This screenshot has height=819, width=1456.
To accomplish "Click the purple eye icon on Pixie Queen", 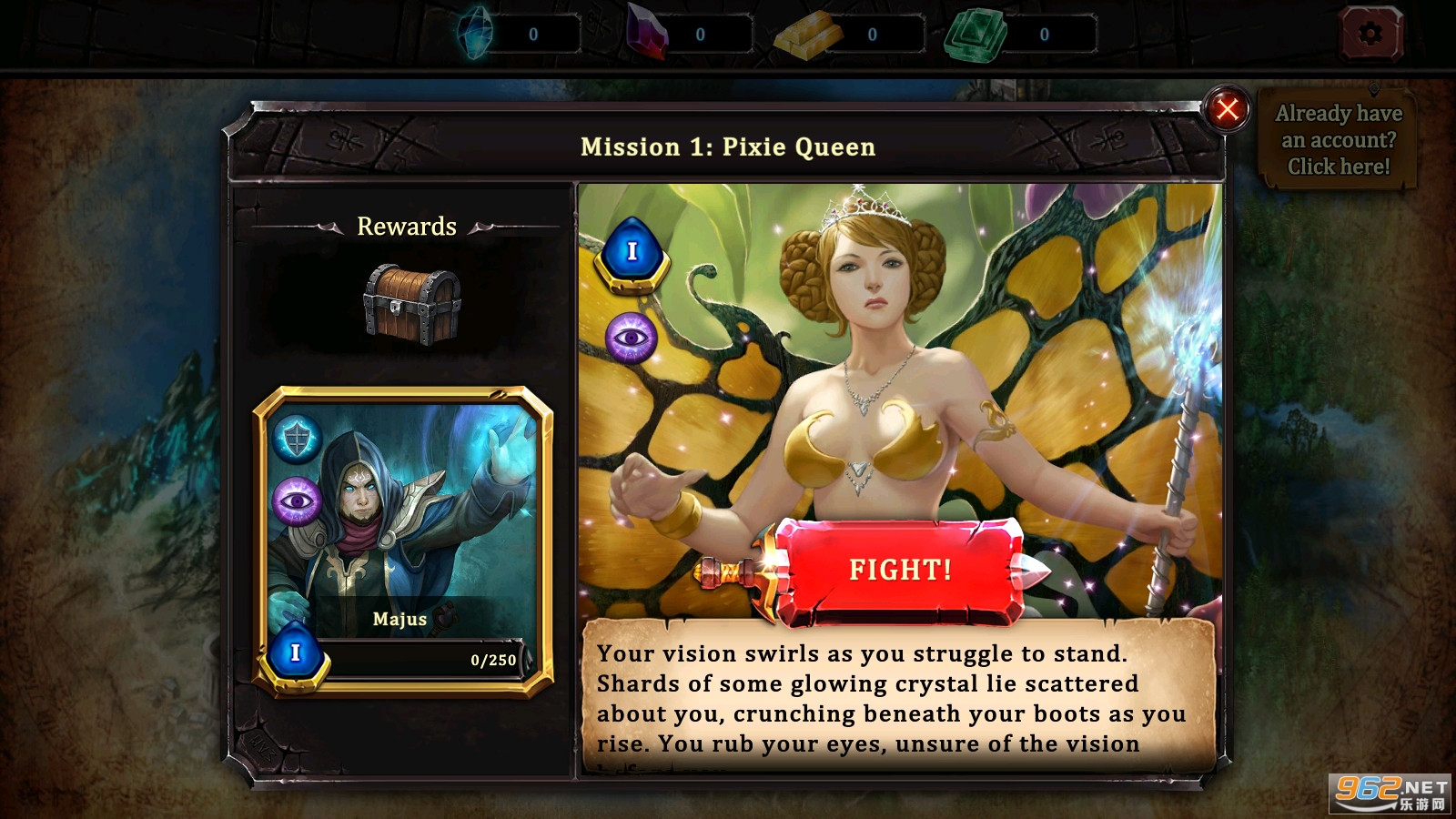I will 631,339.
